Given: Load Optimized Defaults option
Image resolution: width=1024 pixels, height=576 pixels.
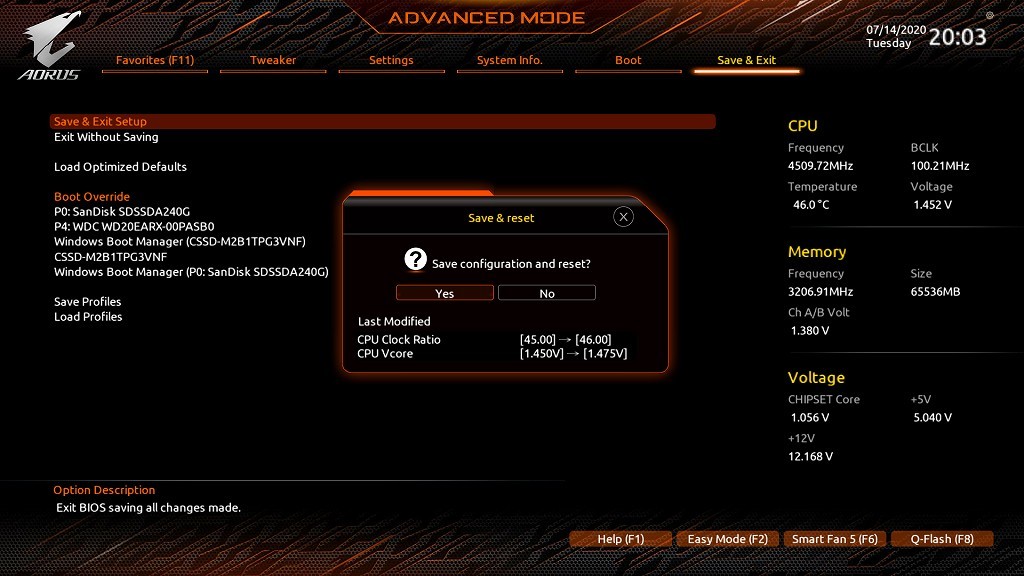Looking at the screenshot, I should 120,167.
